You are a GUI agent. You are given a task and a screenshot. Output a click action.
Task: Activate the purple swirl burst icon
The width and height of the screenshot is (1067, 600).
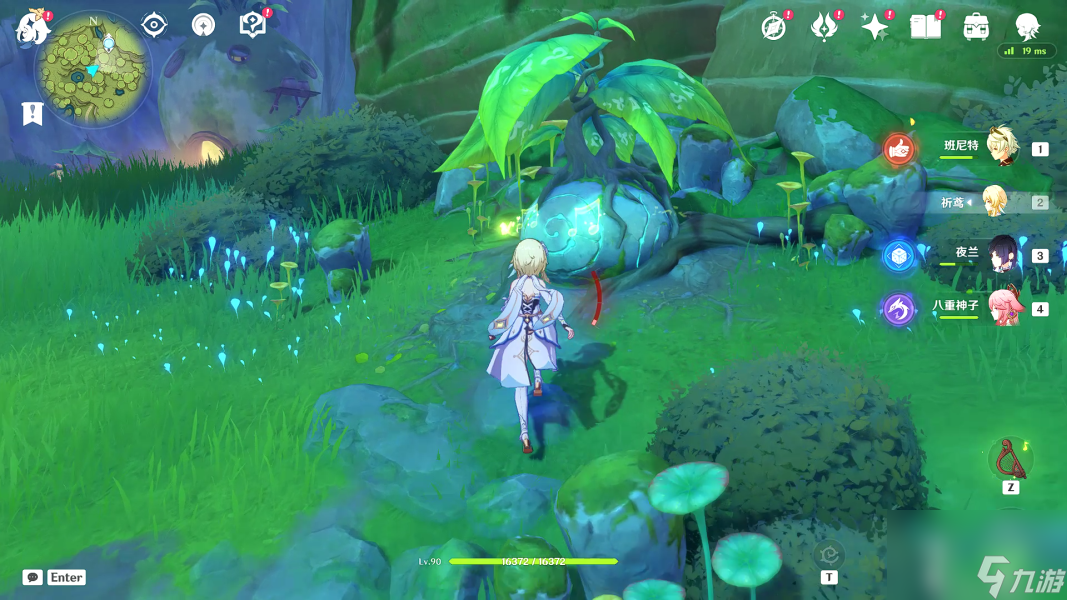898,309
